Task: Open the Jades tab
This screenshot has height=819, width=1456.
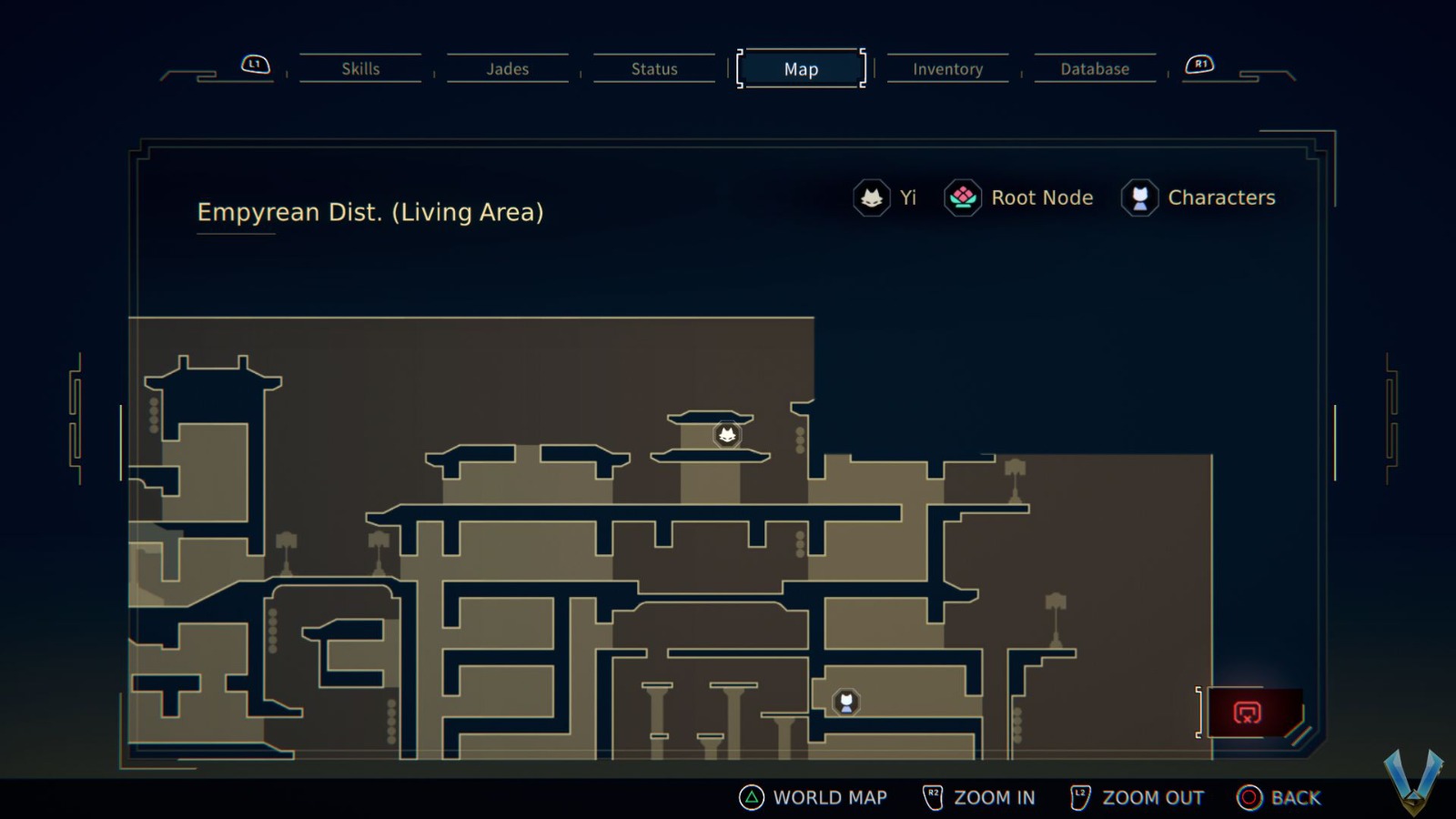Action: pos(507,68)
